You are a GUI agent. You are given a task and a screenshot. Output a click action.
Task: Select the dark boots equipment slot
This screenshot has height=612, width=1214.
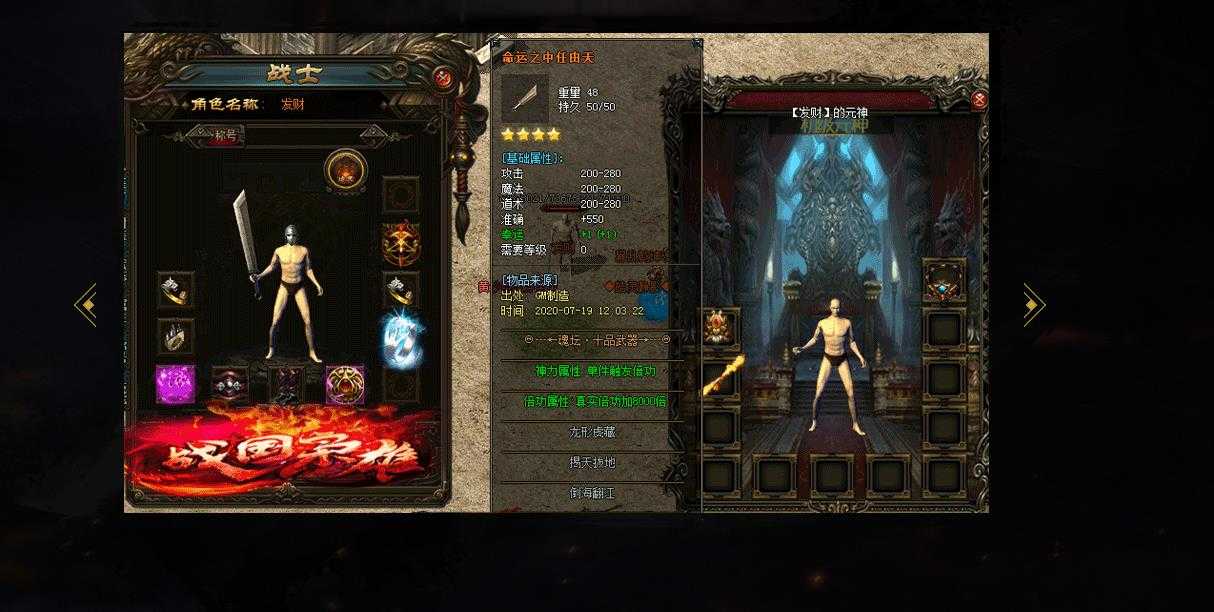pos(287,385)
